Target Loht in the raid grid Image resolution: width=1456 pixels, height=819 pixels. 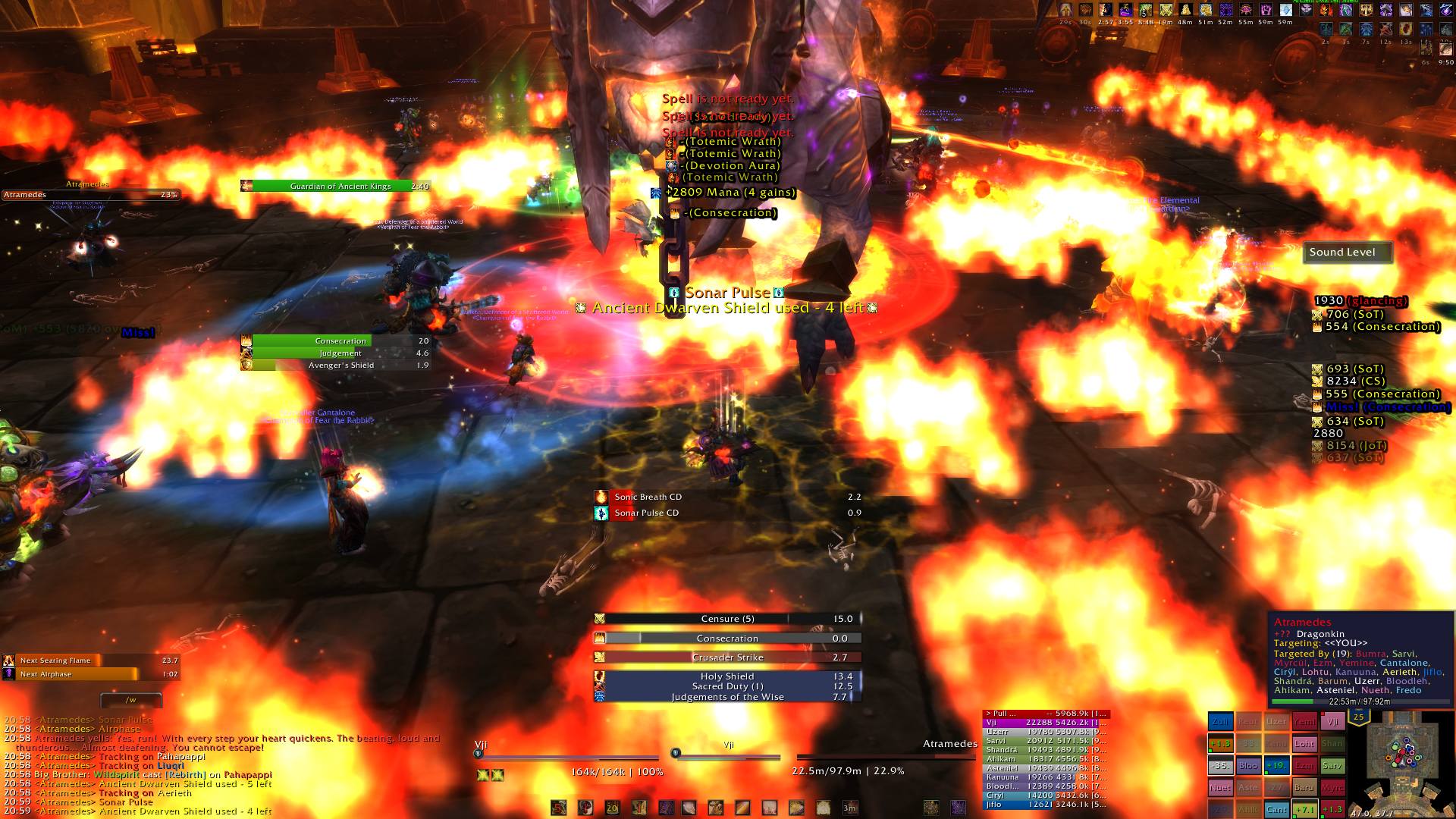[x=1304, y=744]
